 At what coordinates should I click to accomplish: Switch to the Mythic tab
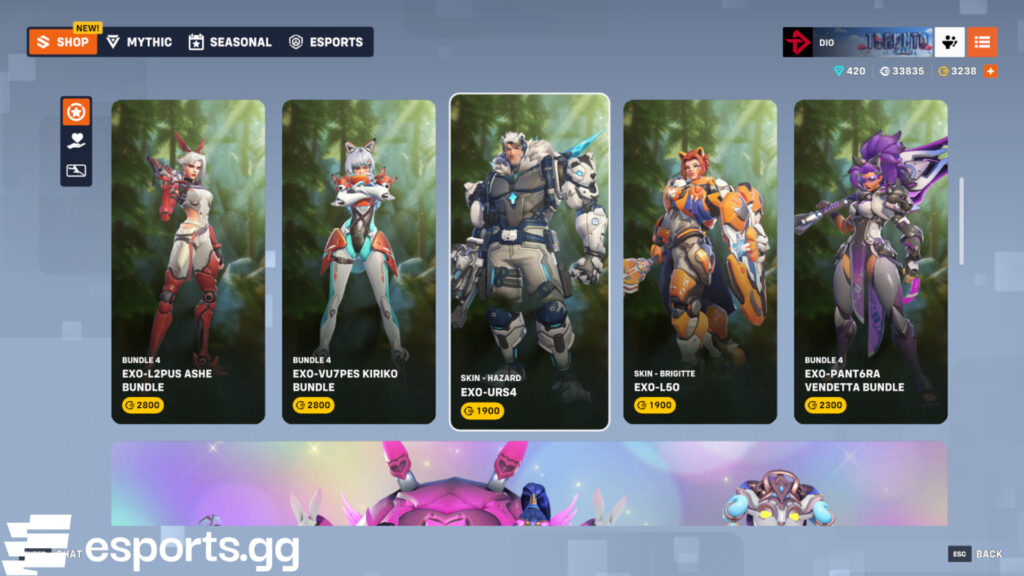coord(140,42)
